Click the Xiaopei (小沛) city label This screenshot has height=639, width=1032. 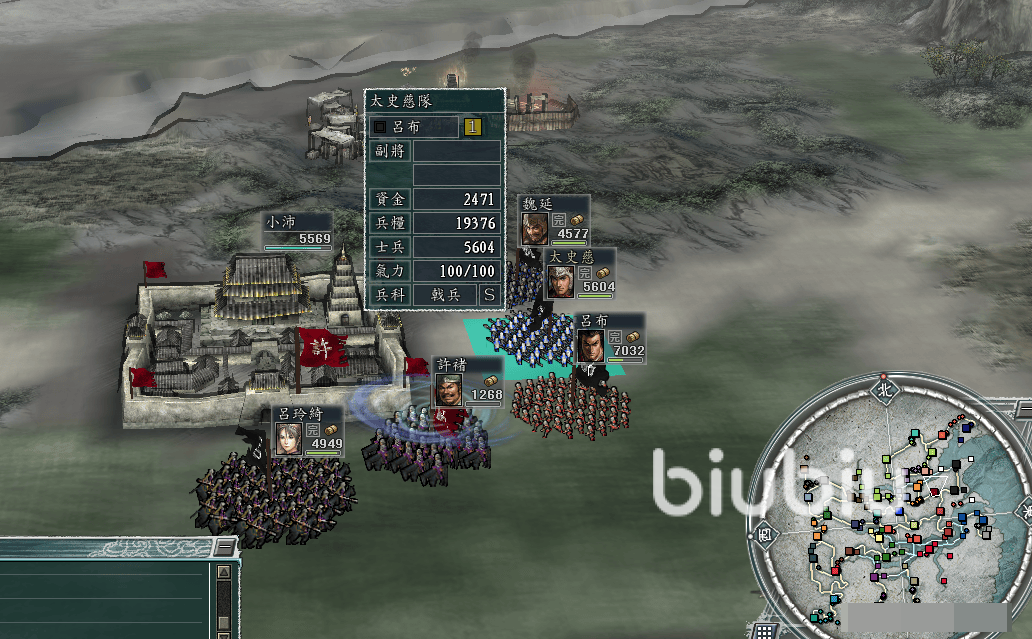297,230
